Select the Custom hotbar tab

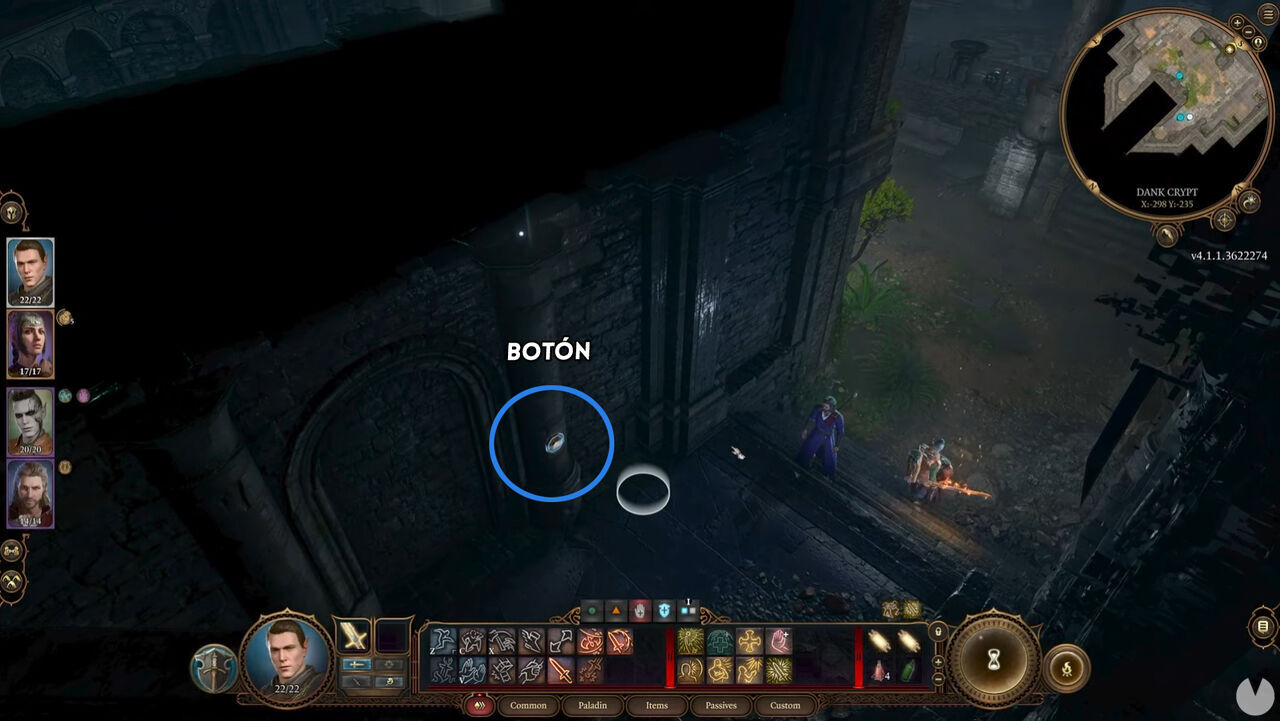tap(785, 706)
